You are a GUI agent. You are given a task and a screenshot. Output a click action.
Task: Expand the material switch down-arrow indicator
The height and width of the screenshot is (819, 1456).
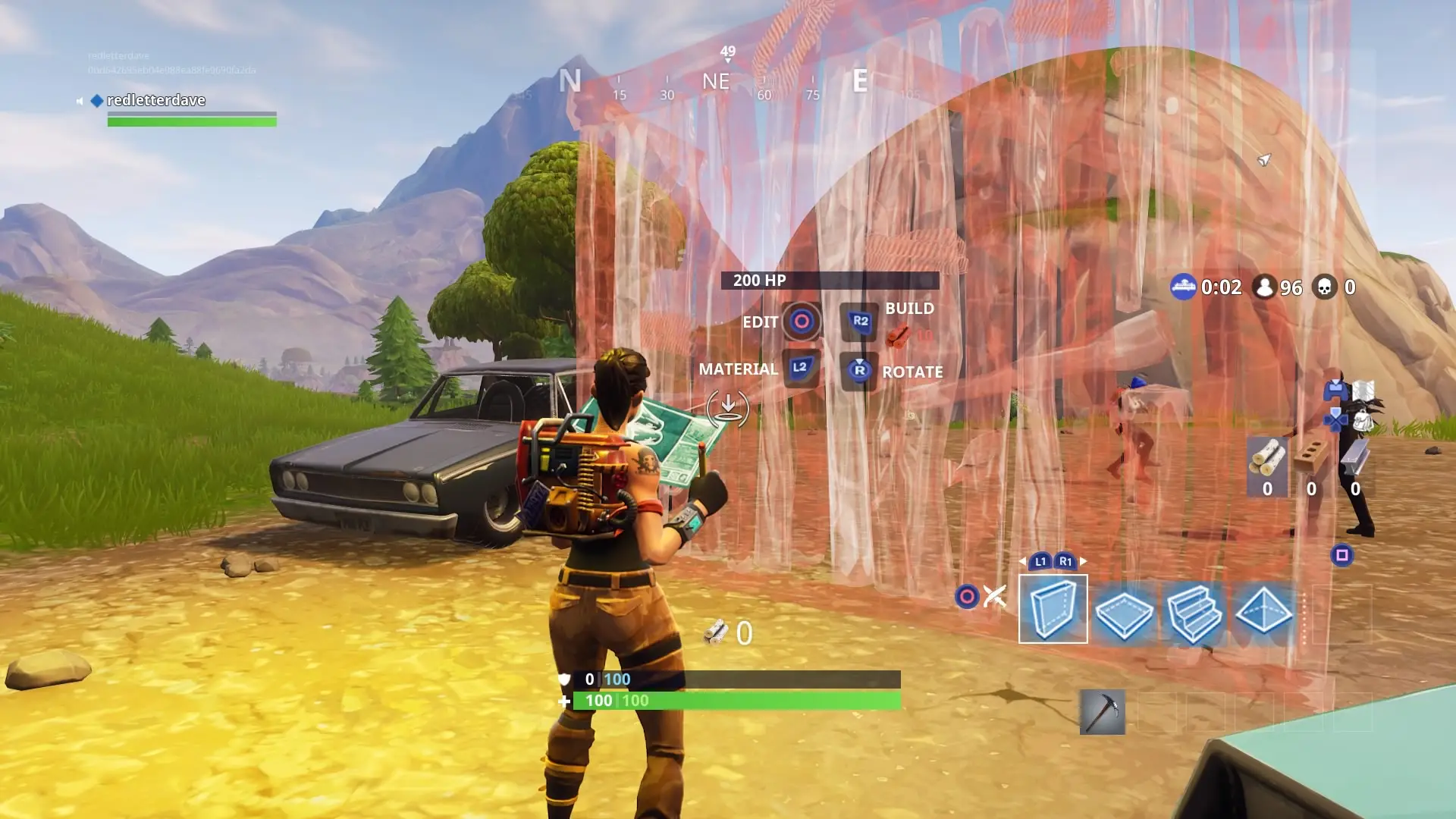tap(726, 407)
